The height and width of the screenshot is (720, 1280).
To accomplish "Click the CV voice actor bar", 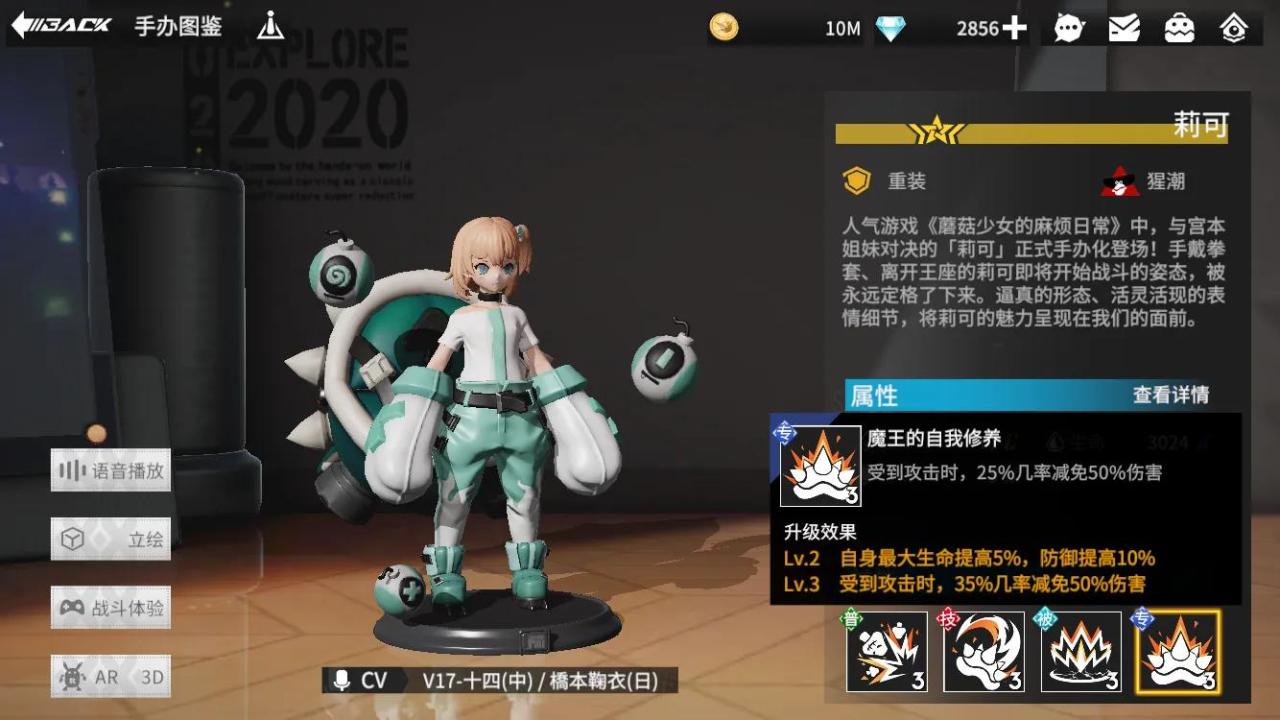I will click(x=500, y=679).
